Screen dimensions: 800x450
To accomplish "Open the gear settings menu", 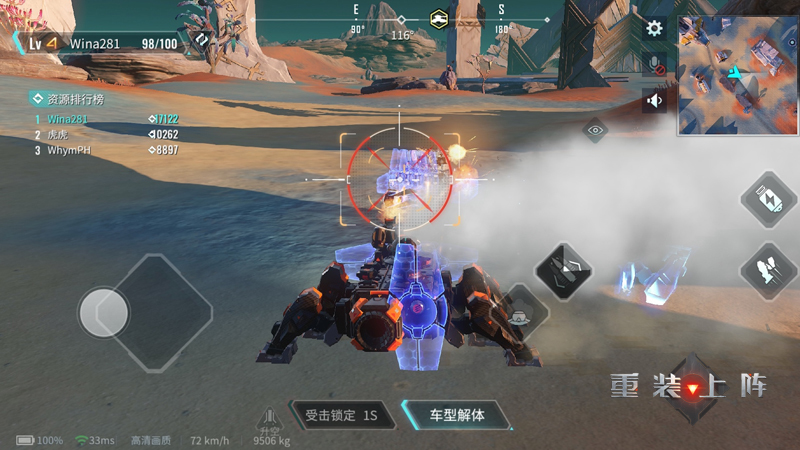I will point(654,29).
